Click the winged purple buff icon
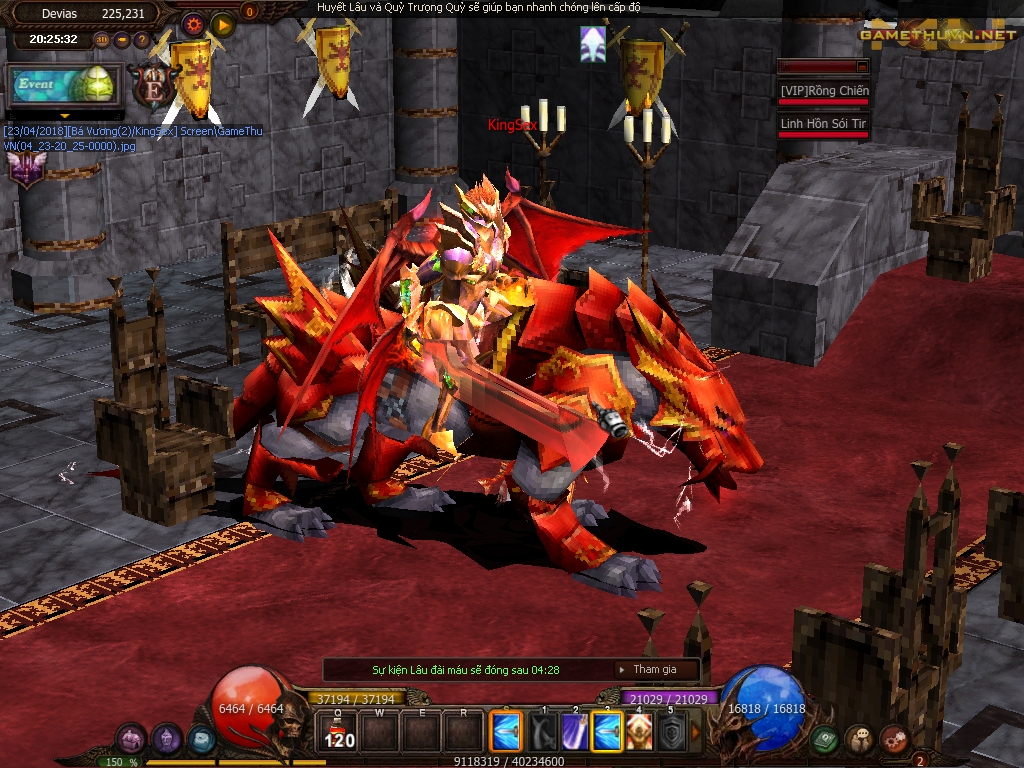This screenshot has height=768, width=1024. [x=26, y=166]
